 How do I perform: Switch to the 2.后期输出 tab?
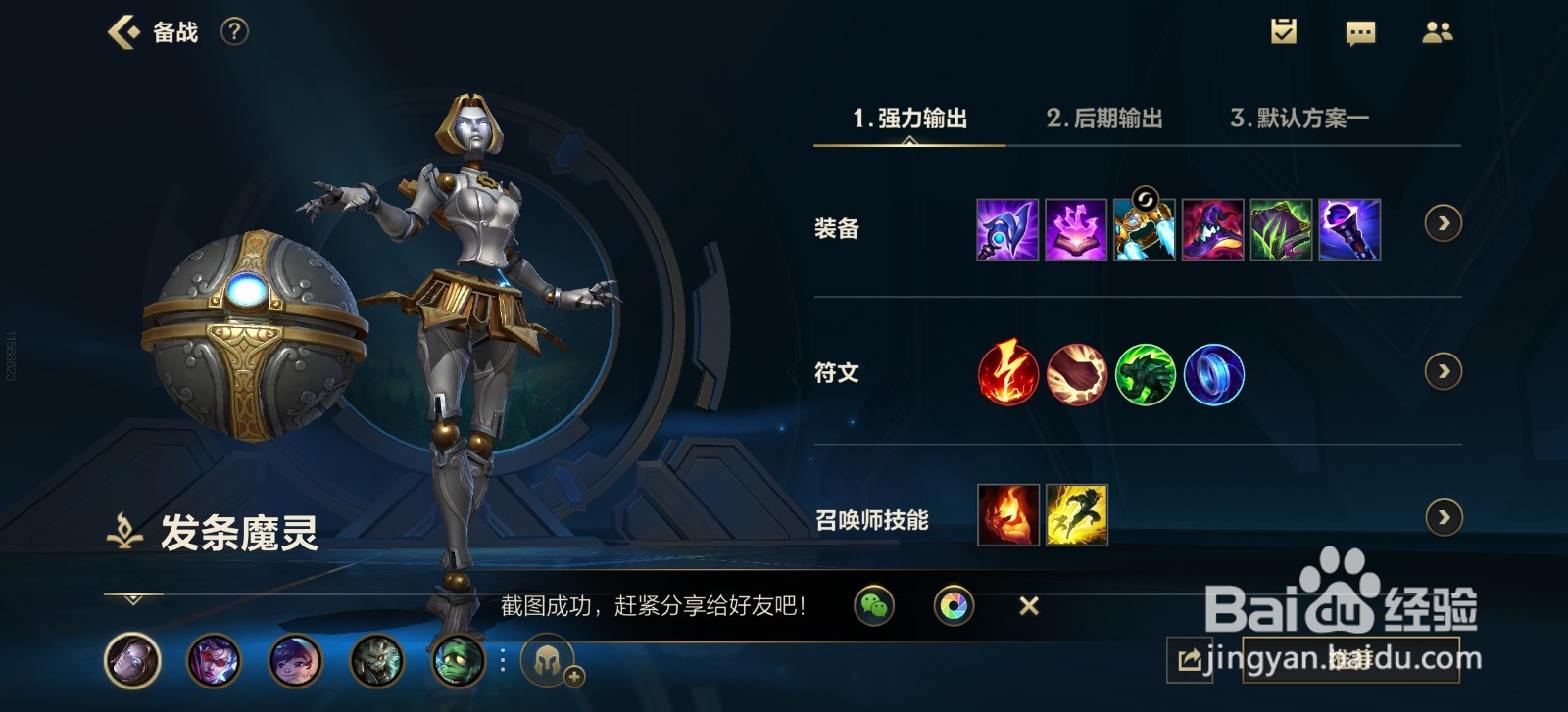coord(1104,118)
